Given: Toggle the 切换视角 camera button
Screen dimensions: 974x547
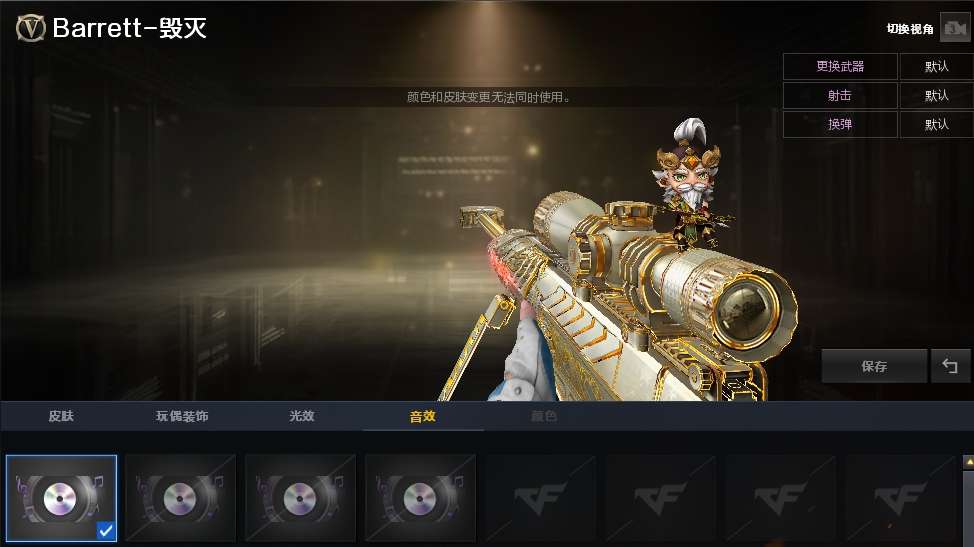Looking at the screenshot, I should [954, 29].
